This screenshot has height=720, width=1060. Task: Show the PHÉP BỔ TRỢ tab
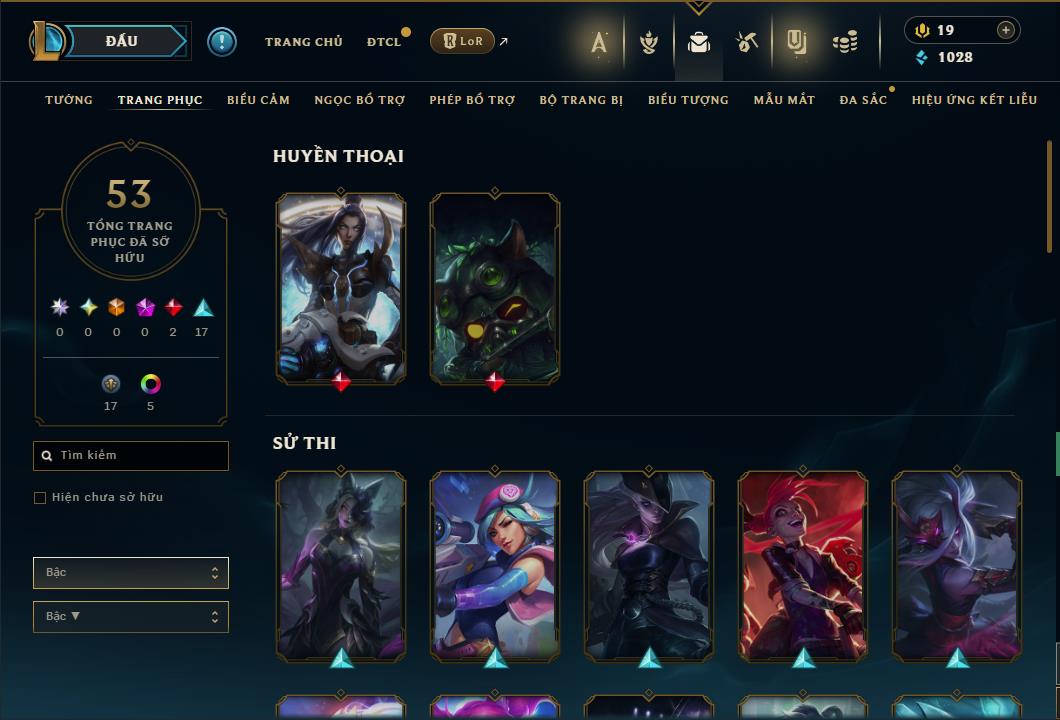click(x=472, y=100)
